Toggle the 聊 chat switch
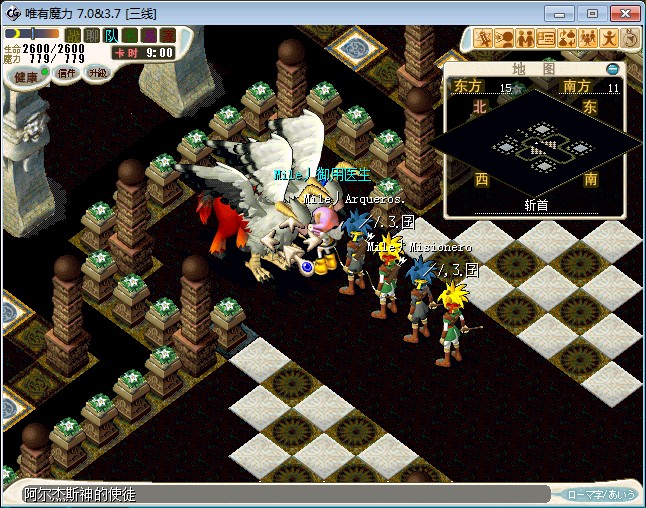The height and width of the screenshot is (508, 646). (x=92, y=35)
